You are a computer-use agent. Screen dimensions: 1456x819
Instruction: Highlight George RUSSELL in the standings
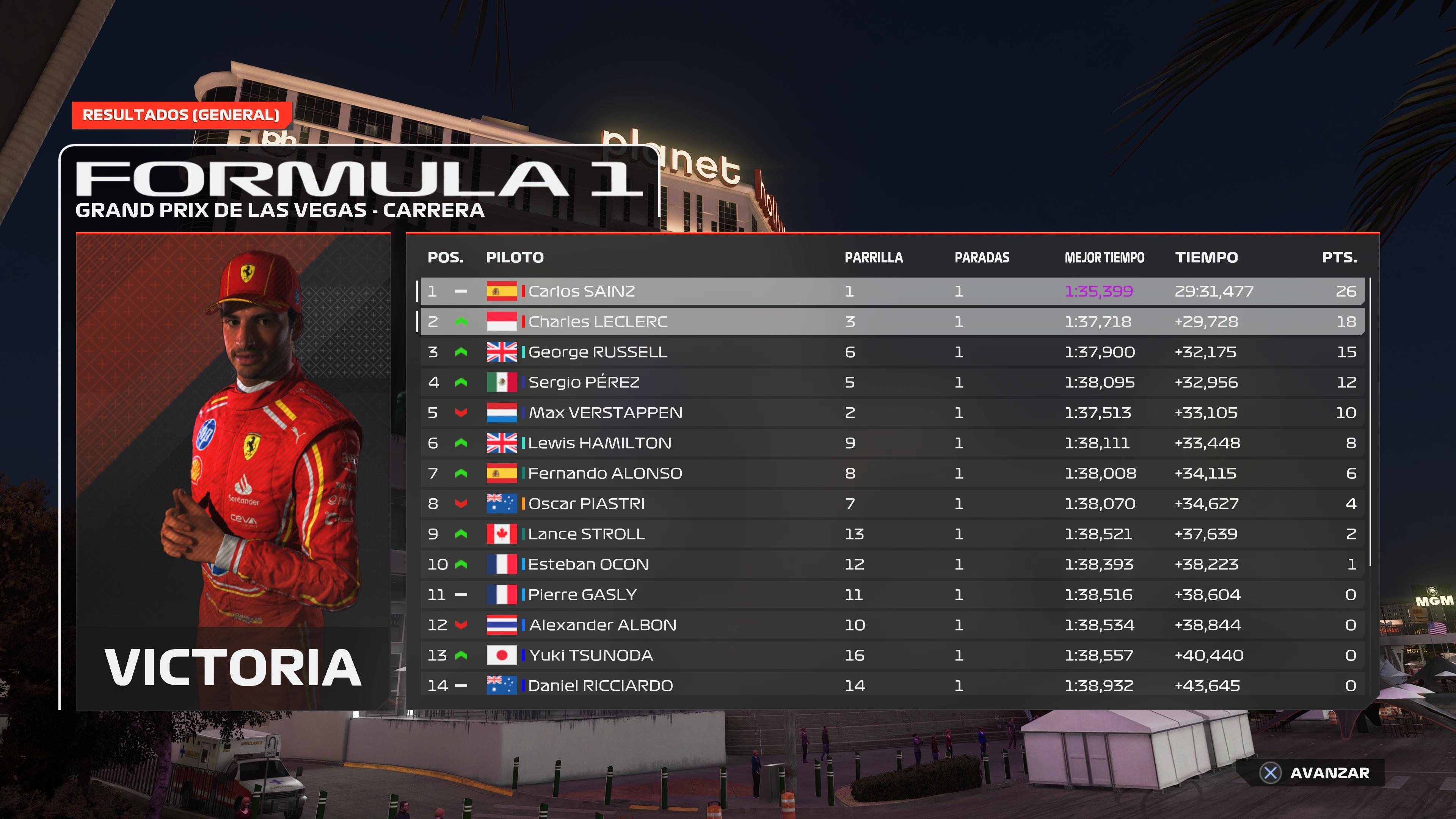pyautogui.click(x=892, y=352)
